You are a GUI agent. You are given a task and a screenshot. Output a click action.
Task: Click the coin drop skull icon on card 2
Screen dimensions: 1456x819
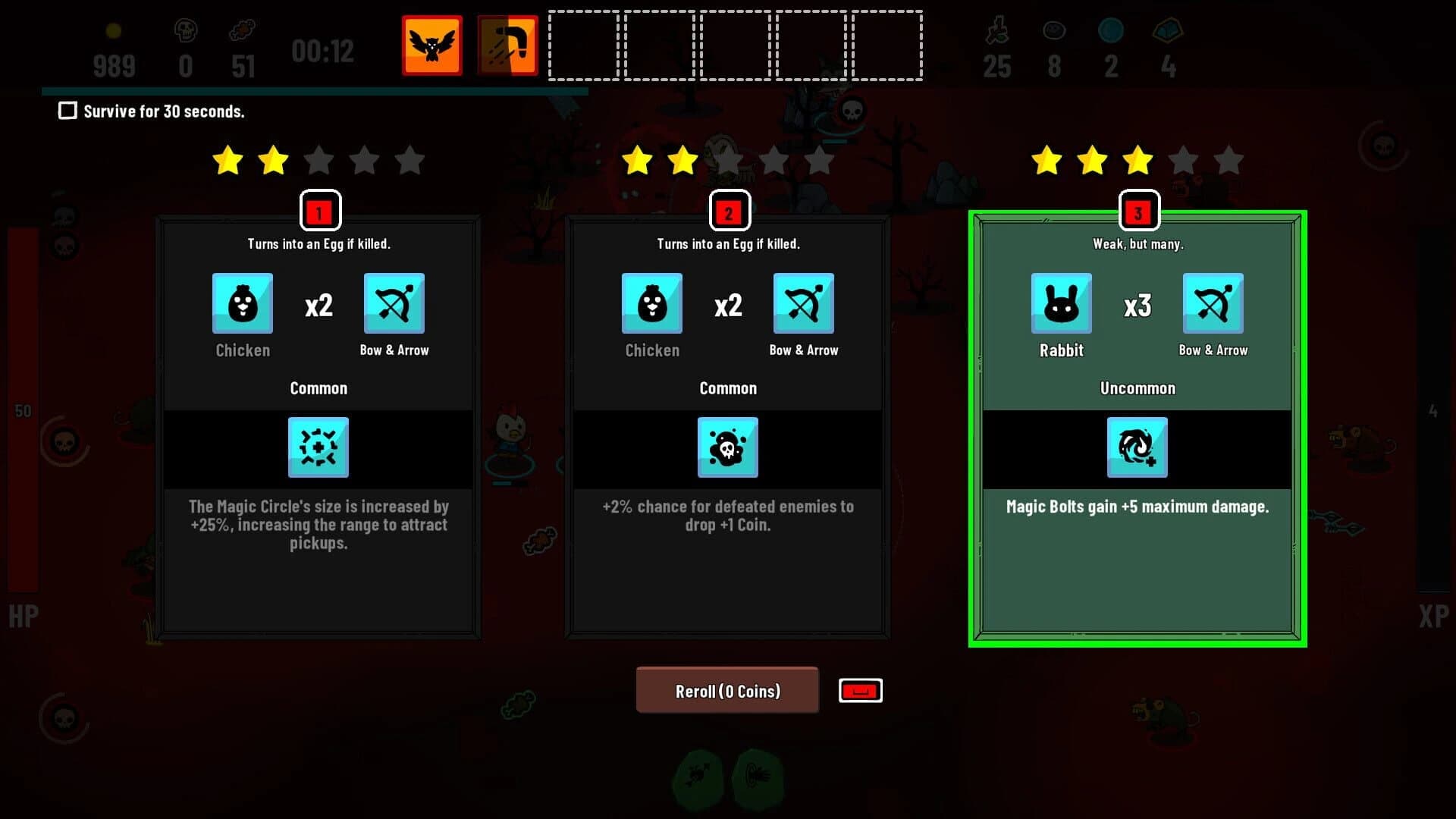click(727, 447)
